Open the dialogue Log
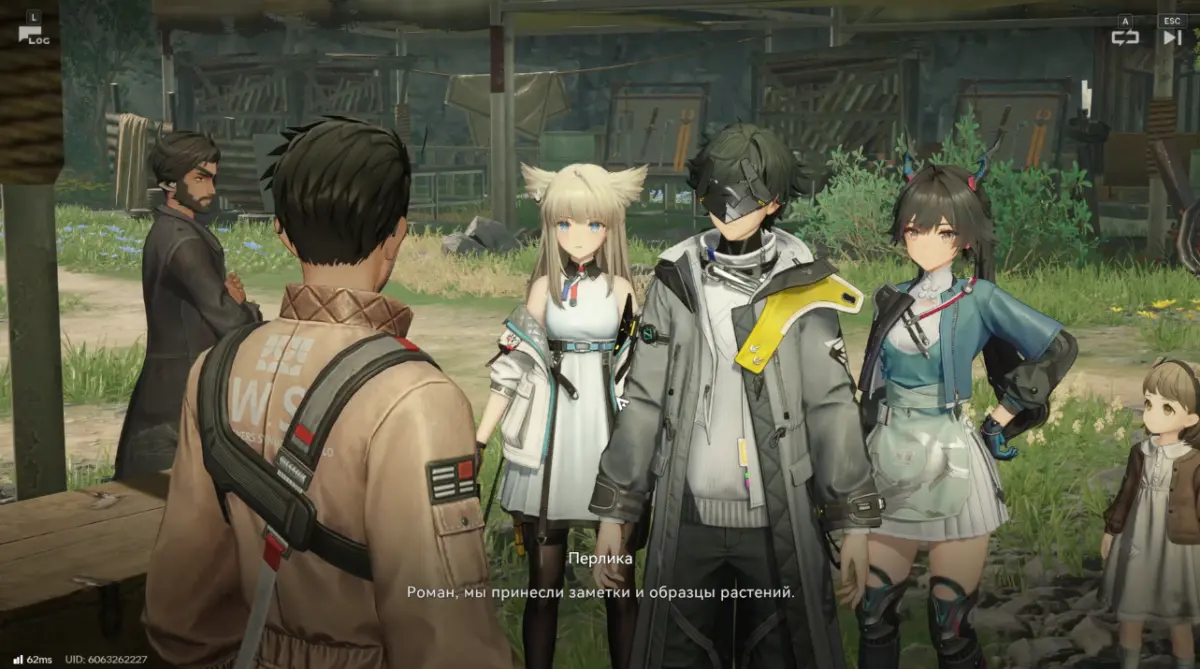This screenshot has height=669, width=1200. 33,34
